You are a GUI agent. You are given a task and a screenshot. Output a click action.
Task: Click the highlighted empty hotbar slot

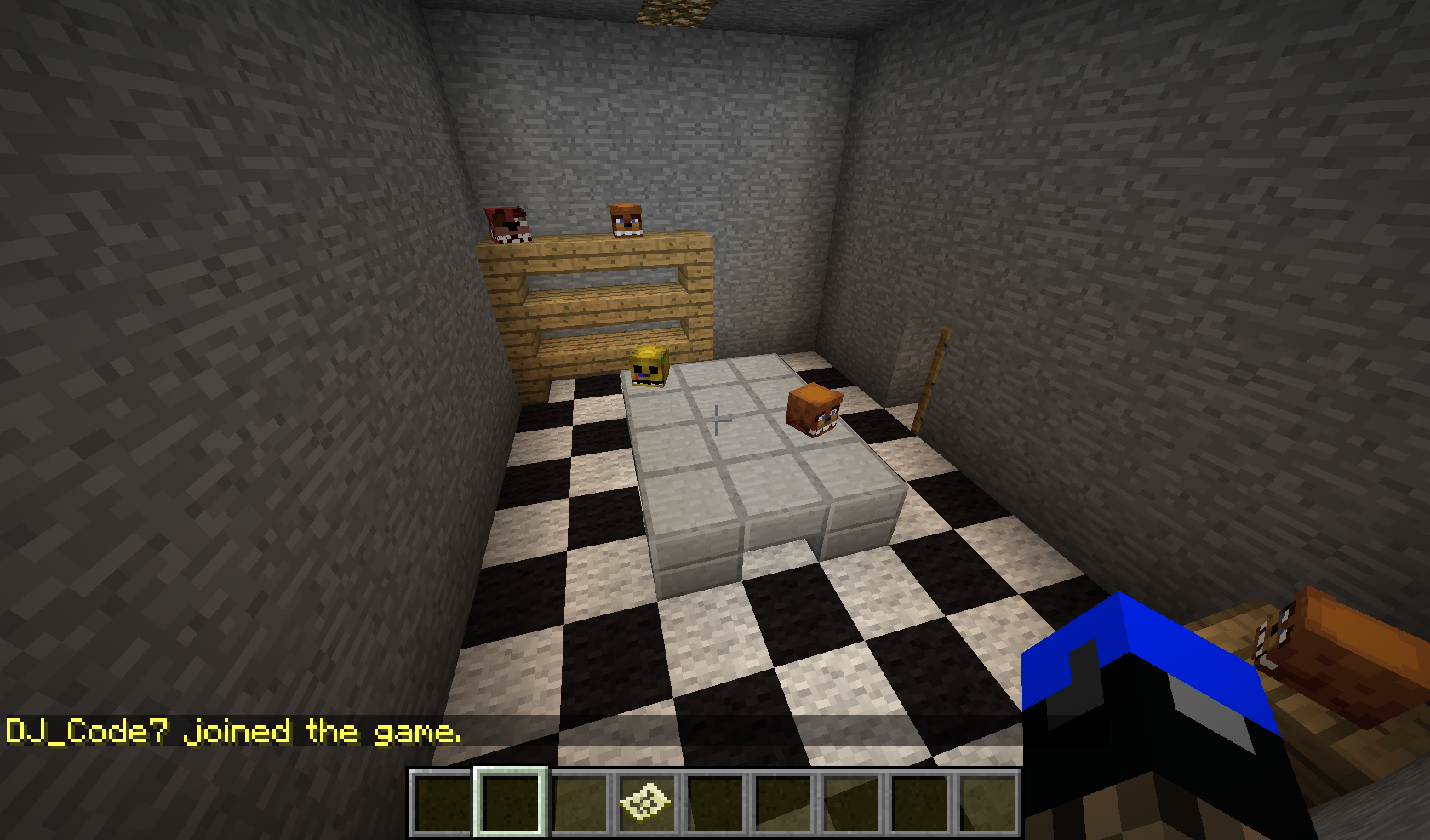coord(510,802)
